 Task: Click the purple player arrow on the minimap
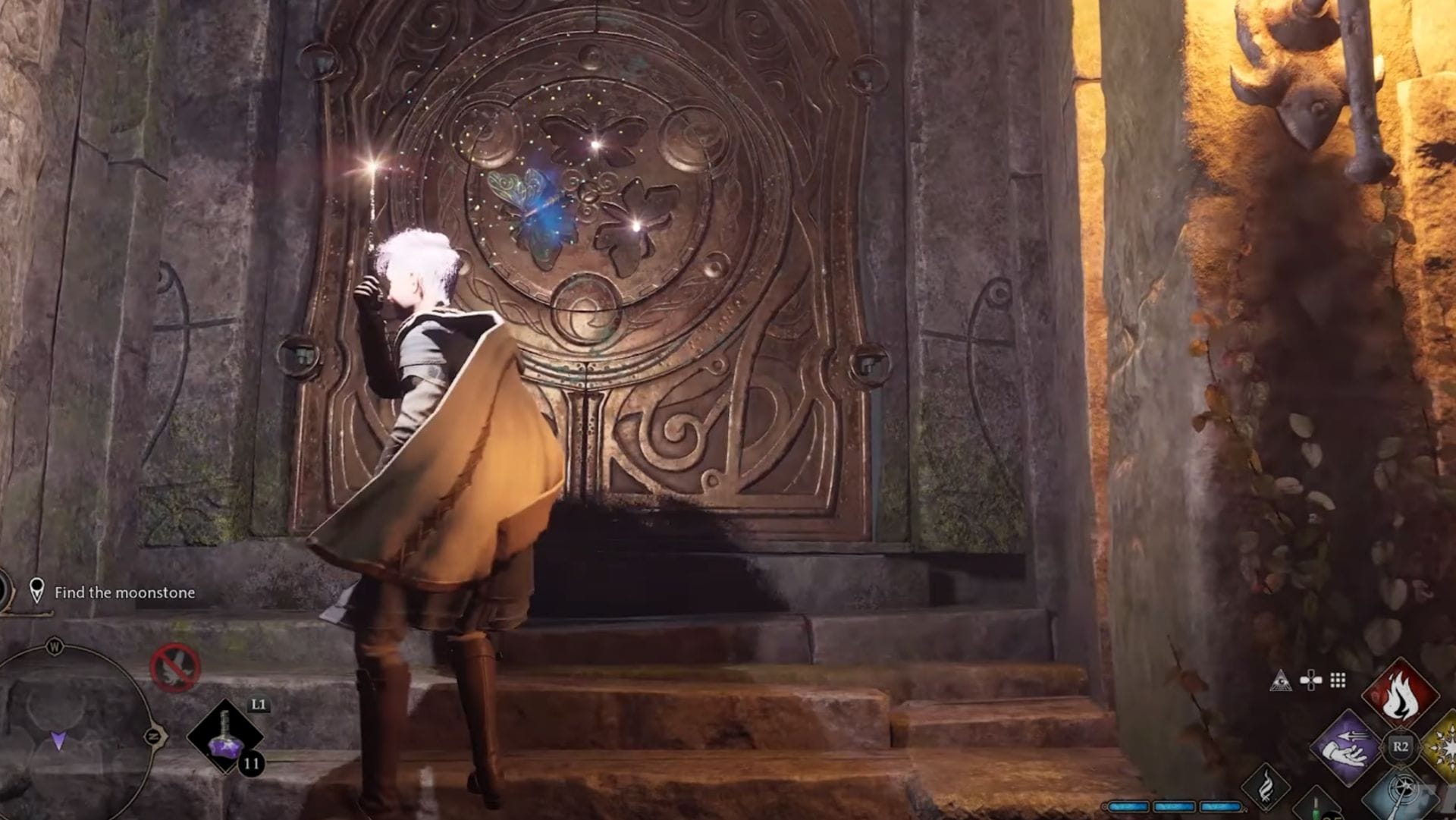[58, 741]
